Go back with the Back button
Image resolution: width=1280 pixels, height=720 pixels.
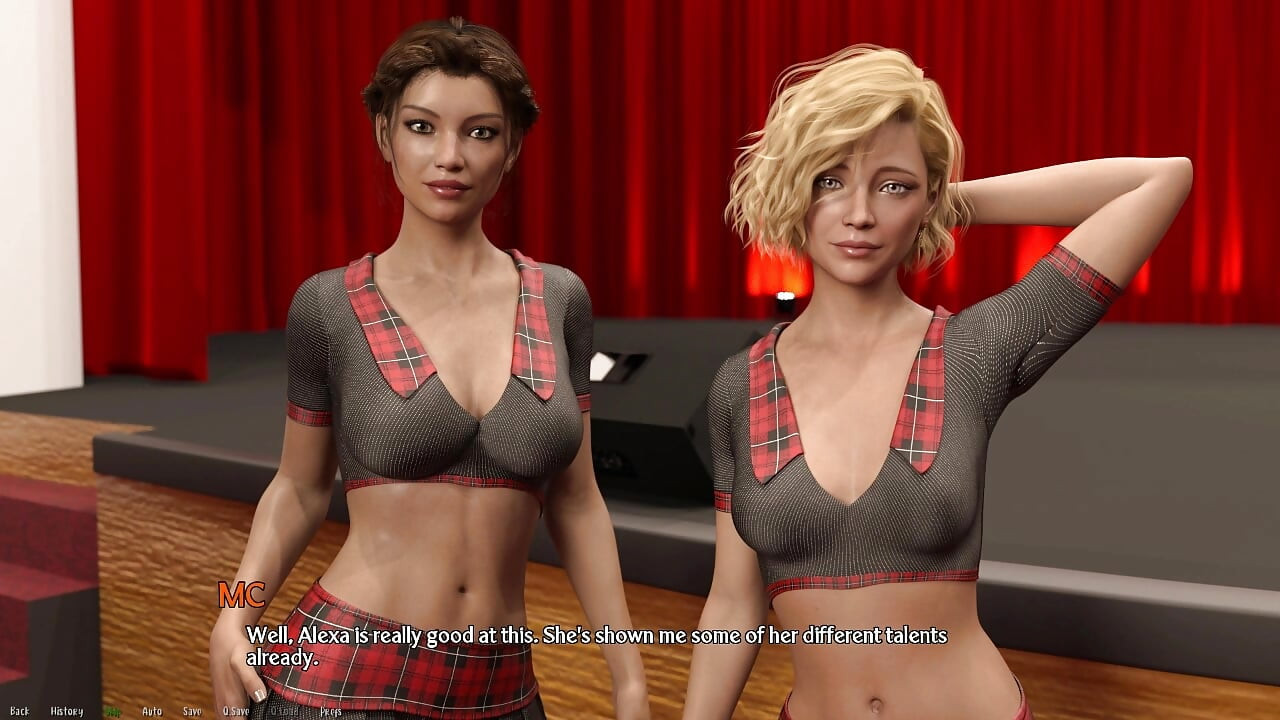click(19, 711)
